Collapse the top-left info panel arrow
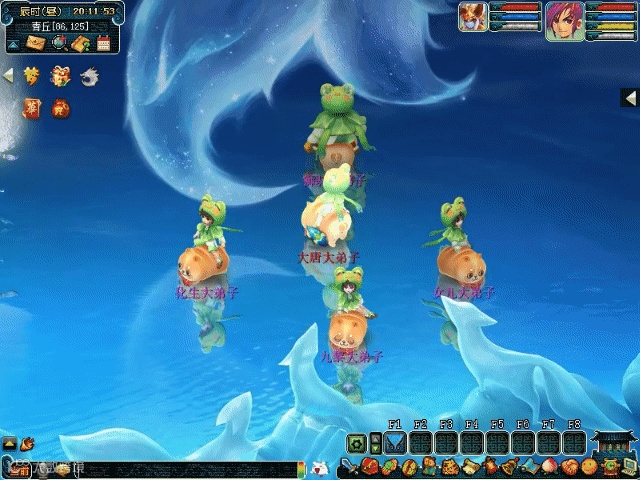 pos(13,44)
